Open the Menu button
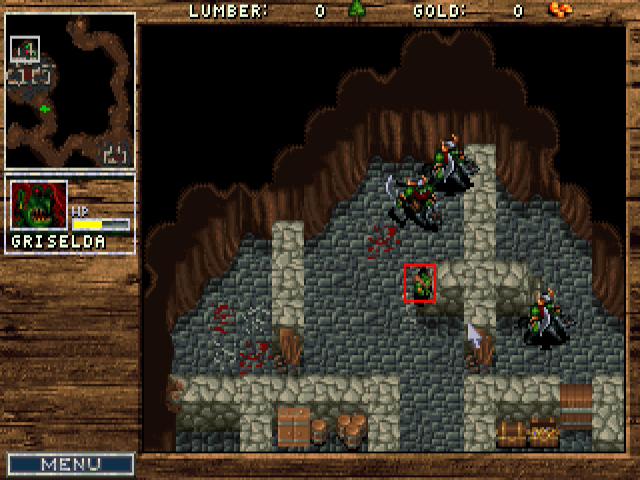 coord(70,464)
